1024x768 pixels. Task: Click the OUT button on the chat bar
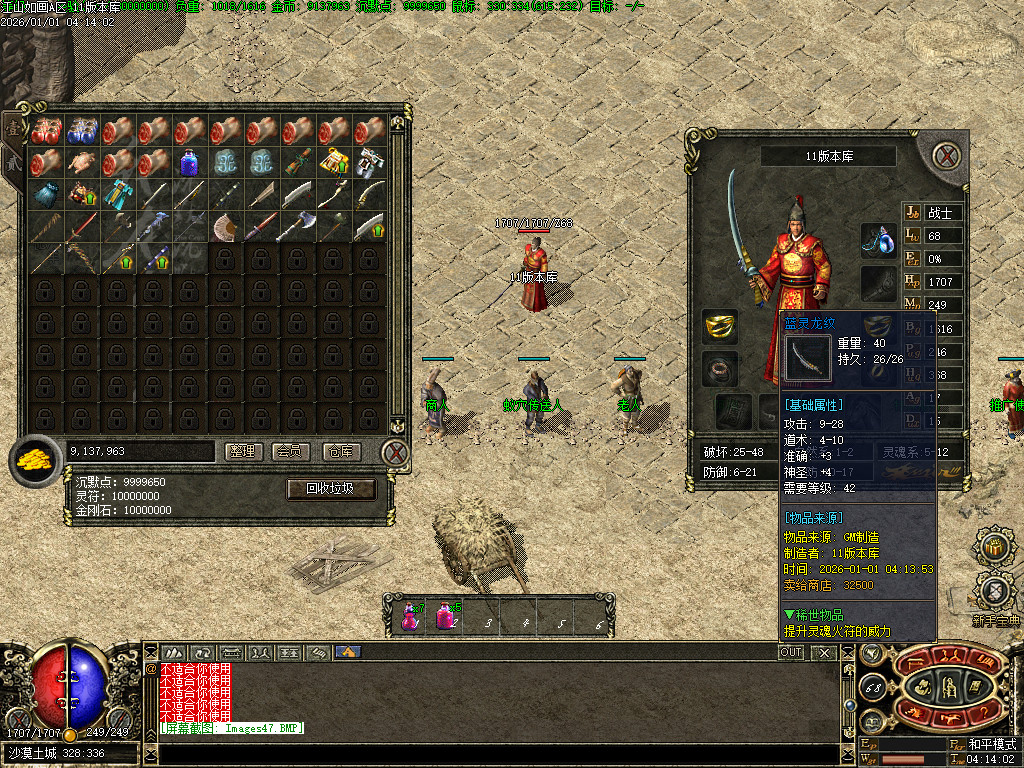tap(791, 652)
